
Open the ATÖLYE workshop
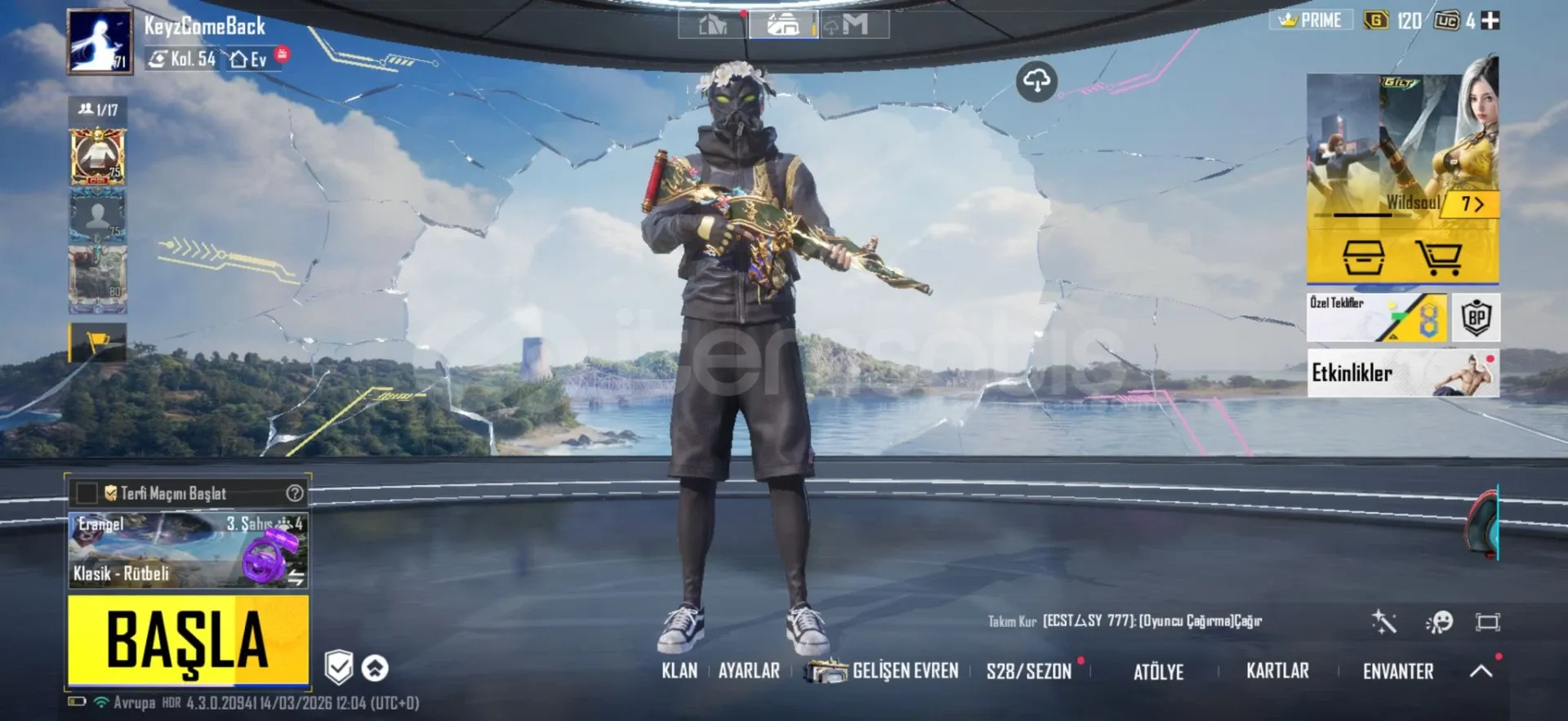pos(1158,672)
